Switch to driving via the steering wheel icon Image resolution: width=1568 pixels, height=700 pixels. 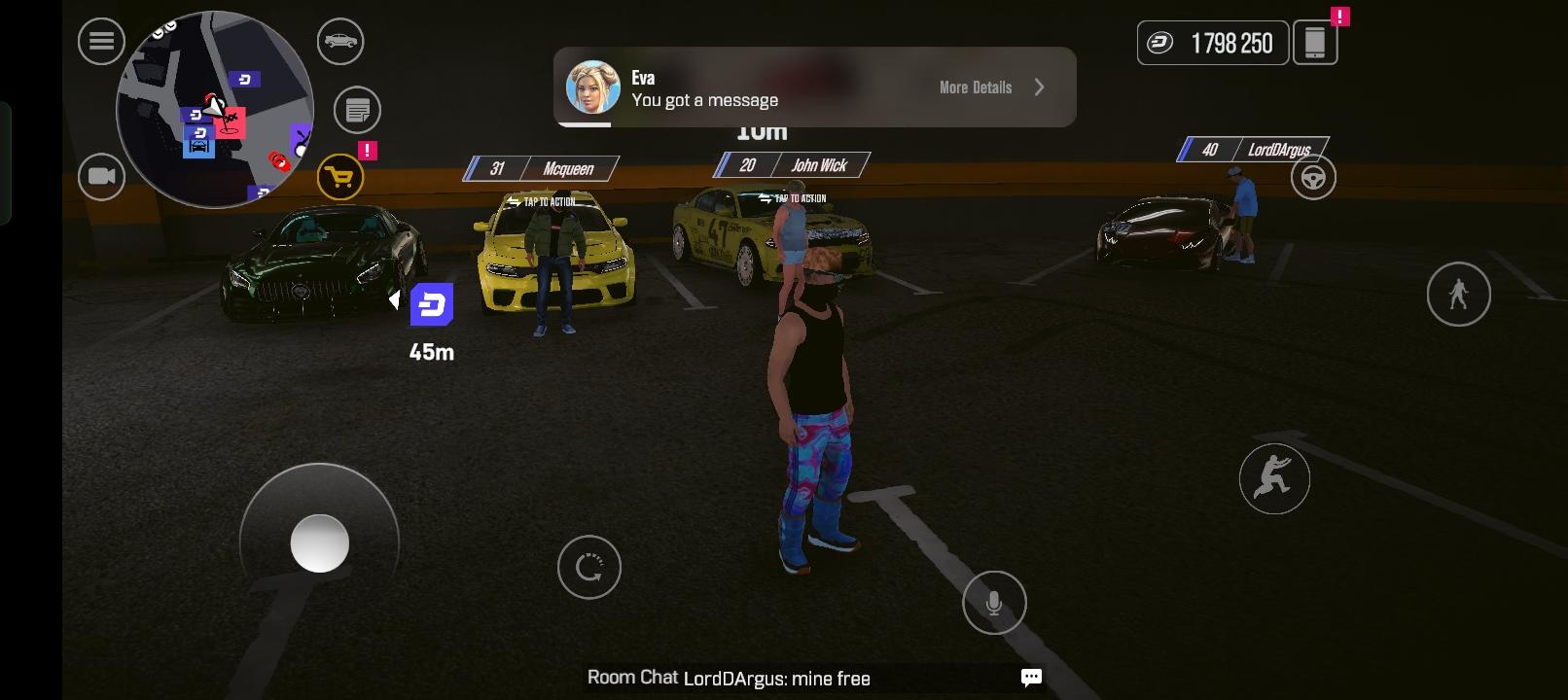[x=1313, y=177]
